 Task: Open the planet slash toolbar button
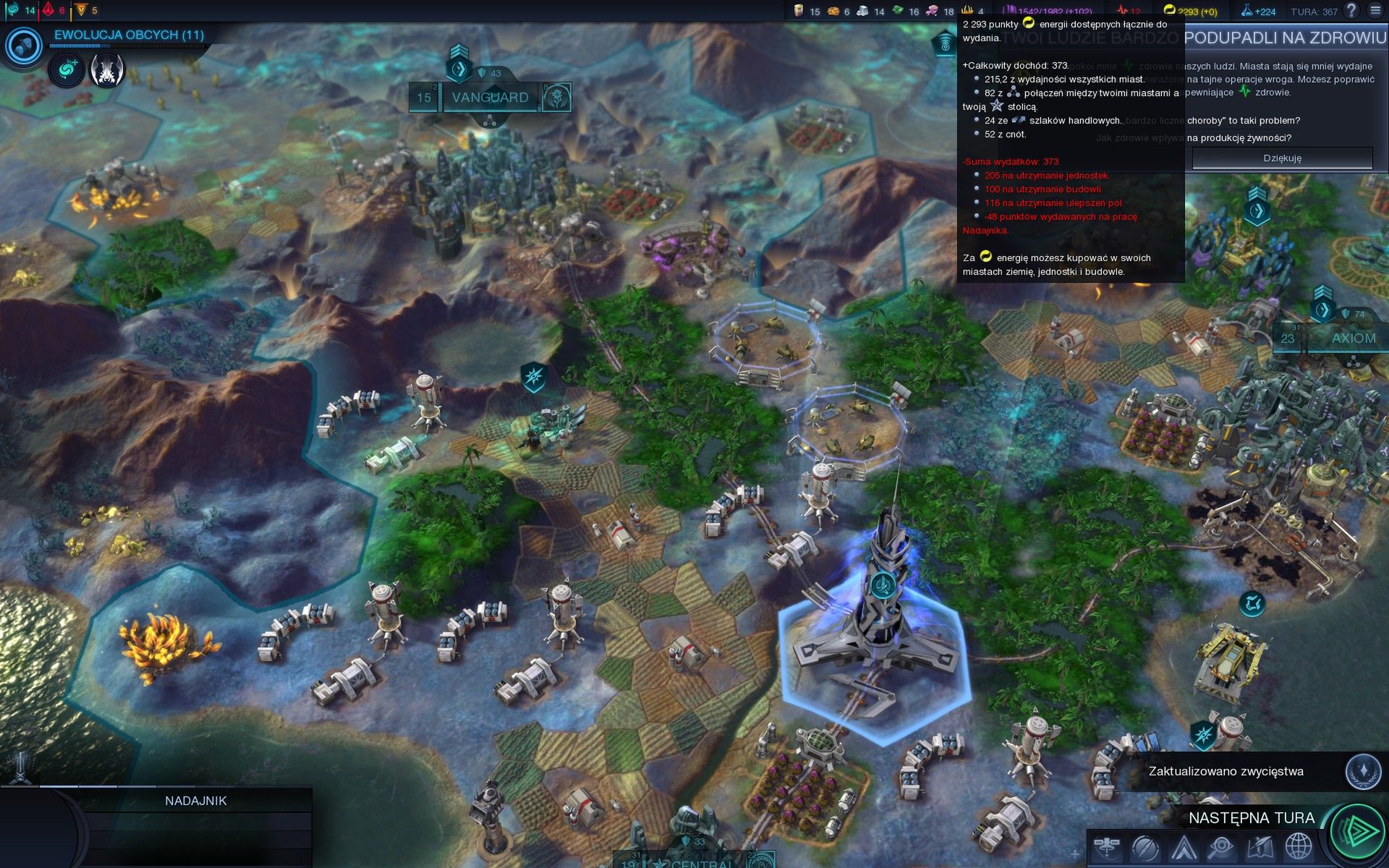pyautogui.click(x=1145, y=846)
